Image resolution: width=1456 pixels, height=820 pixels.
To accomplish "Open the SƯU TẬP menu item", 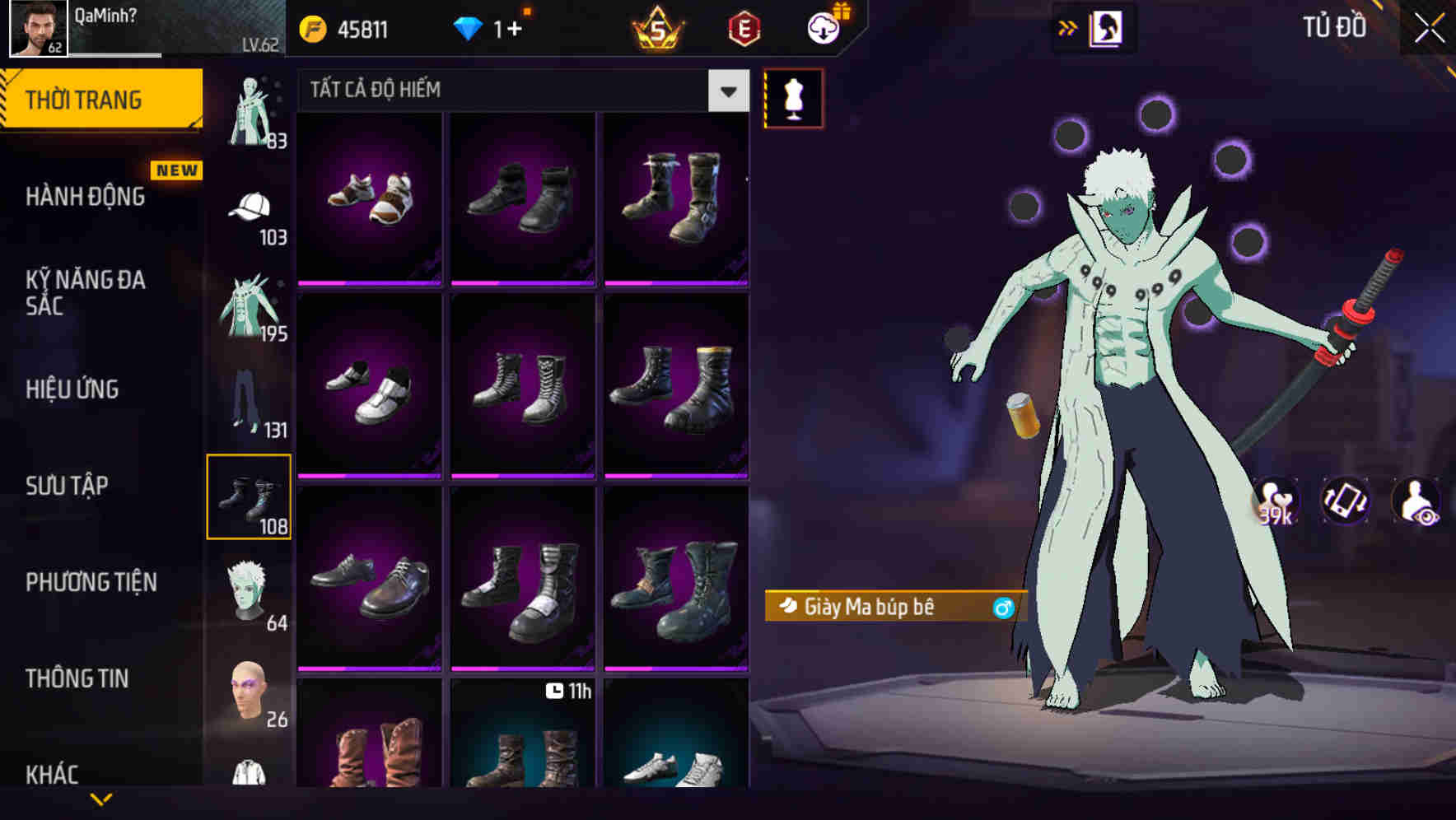I will click(68, 486).
